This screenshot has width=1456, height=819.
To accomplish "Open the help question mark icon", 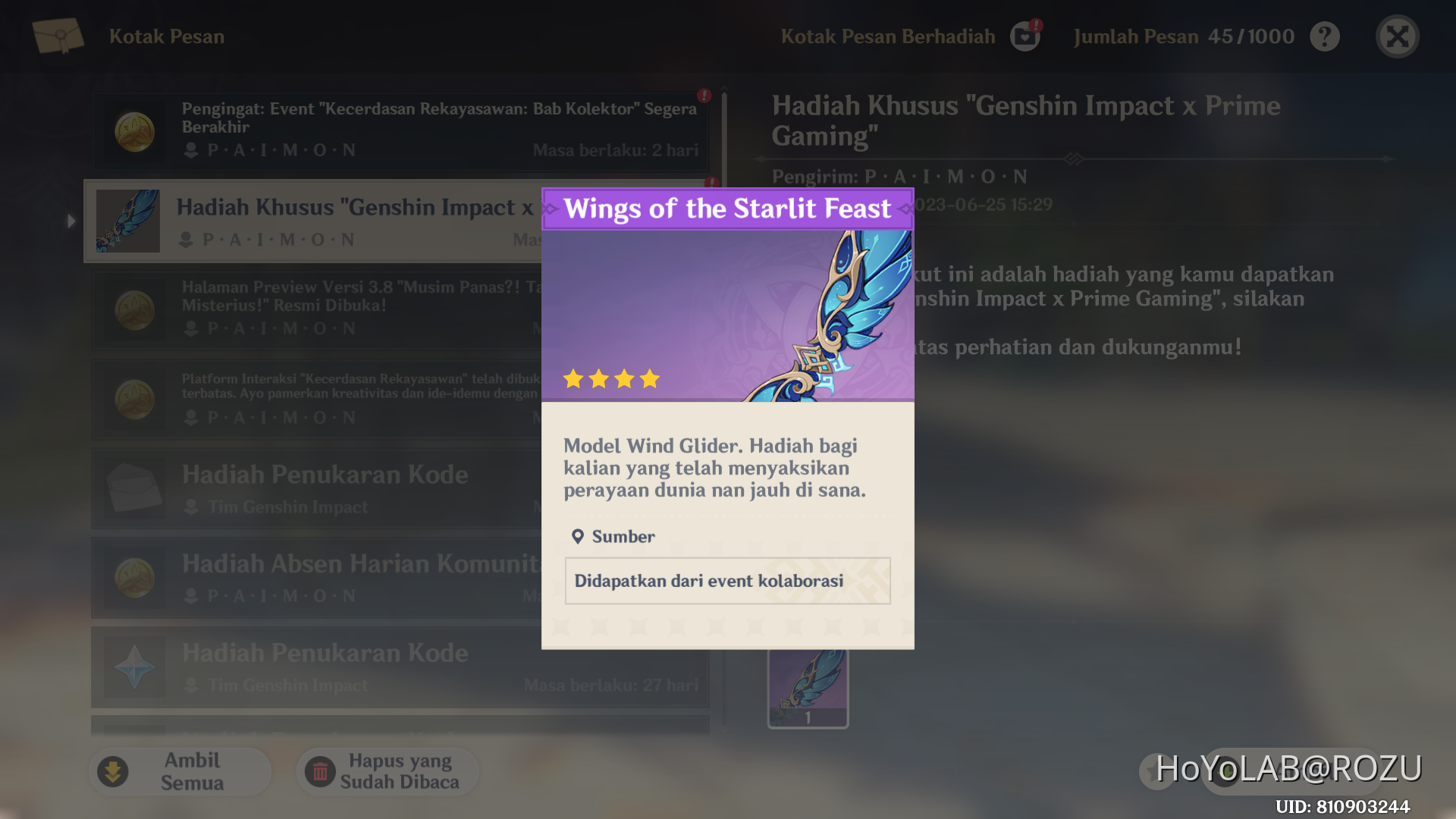I will tap(1325, 36).
